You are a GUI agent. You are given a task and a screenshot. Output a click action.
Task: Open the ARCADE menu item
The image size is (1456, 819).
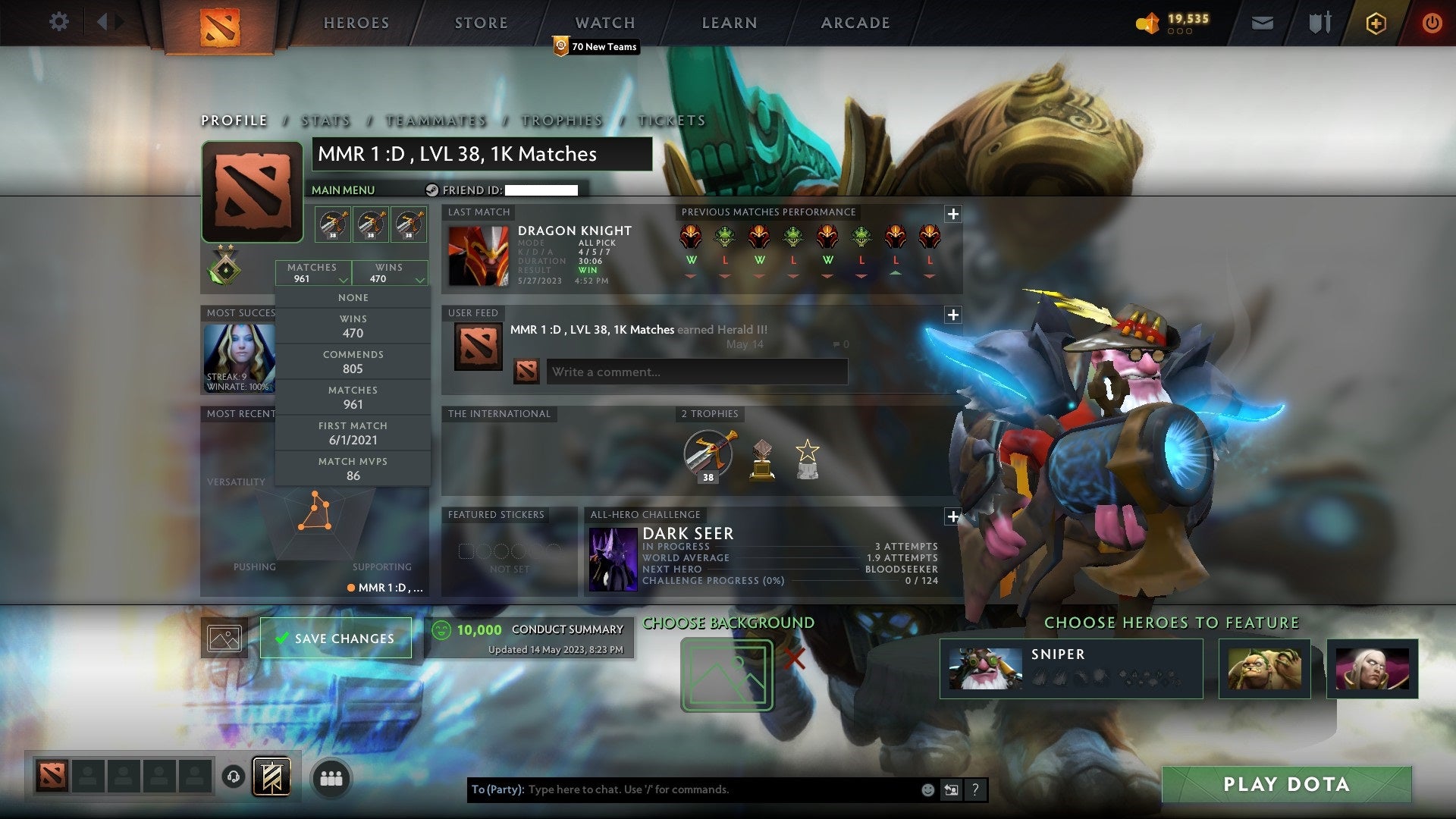[855, 23]
